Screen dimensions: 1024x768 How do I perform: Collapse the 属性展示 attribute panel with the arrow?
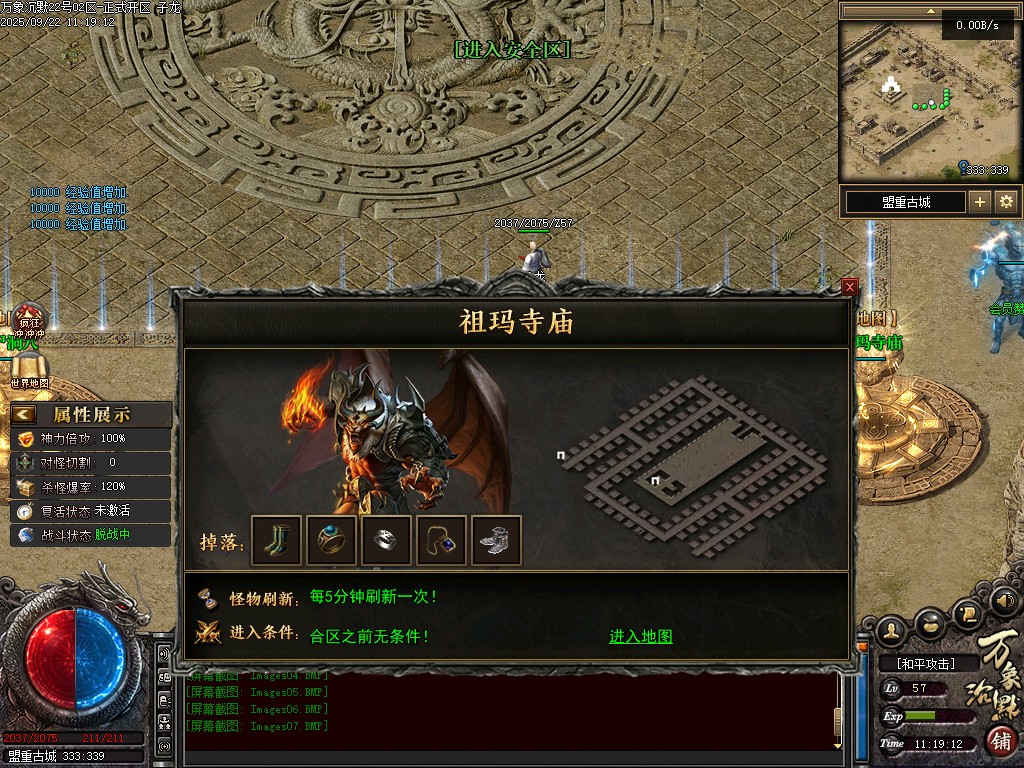click(24, 414)
